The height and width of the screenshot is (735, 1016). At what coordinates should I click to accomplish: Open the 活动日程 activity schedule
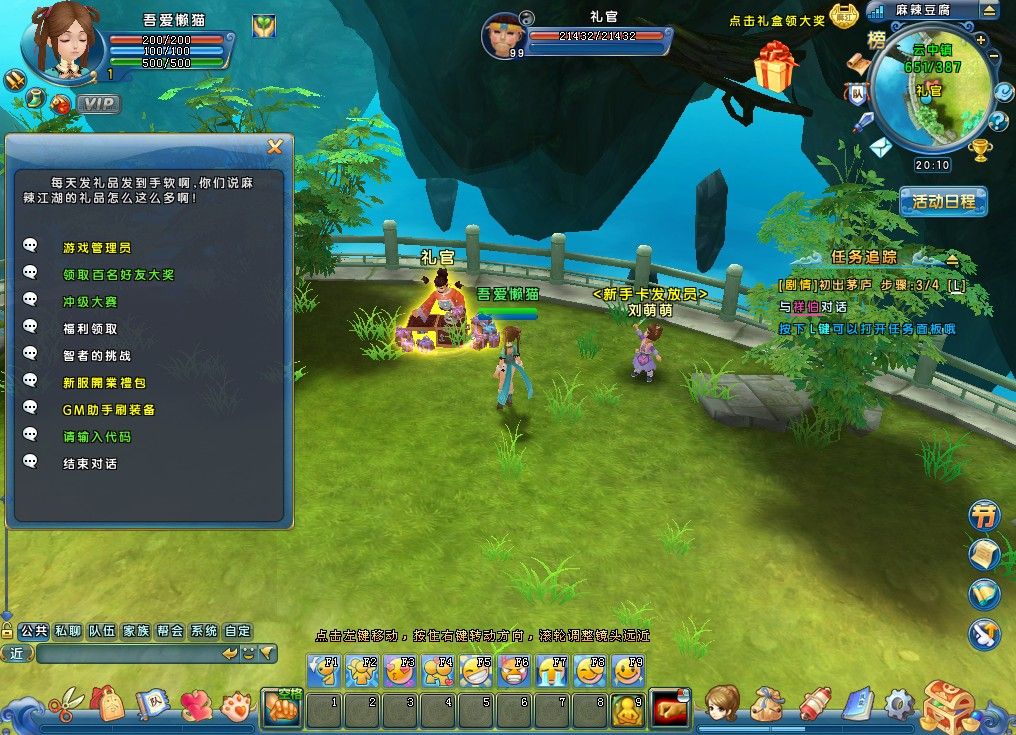click(943, 201)
